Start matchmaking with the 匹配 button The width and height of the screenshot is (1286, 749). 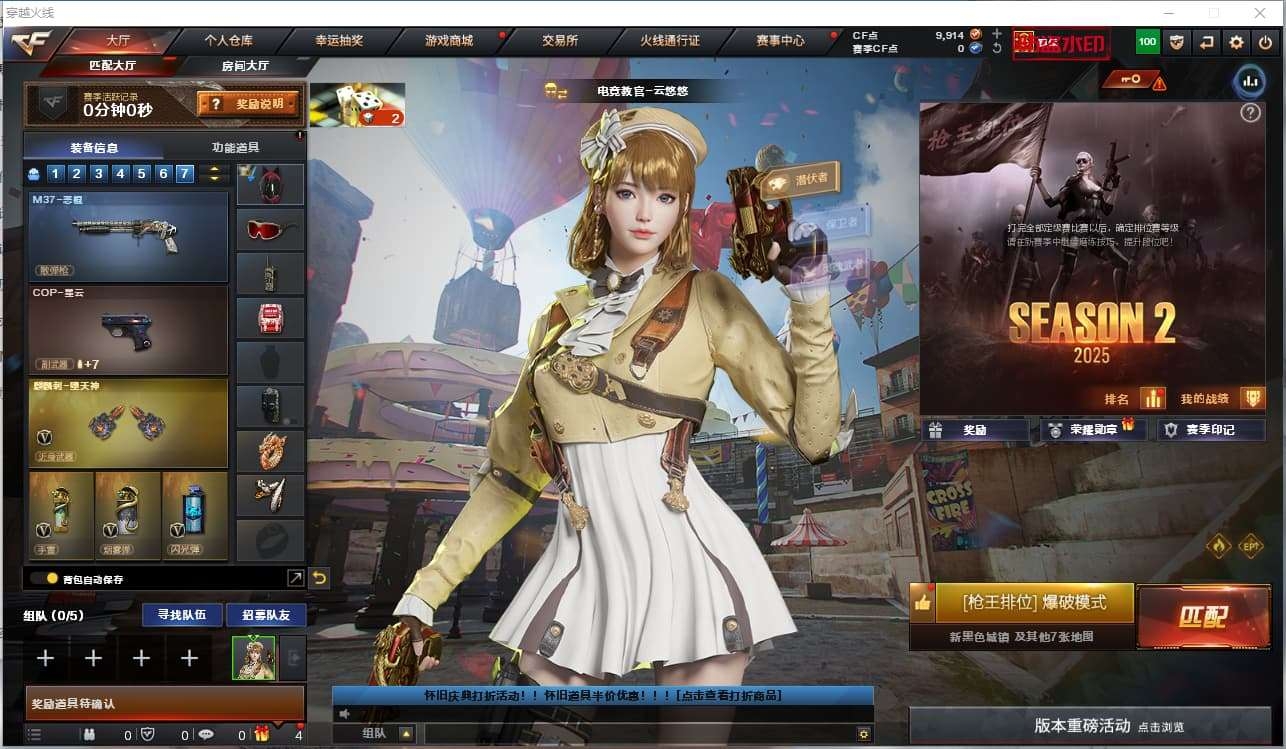(x=1202, y=616)
